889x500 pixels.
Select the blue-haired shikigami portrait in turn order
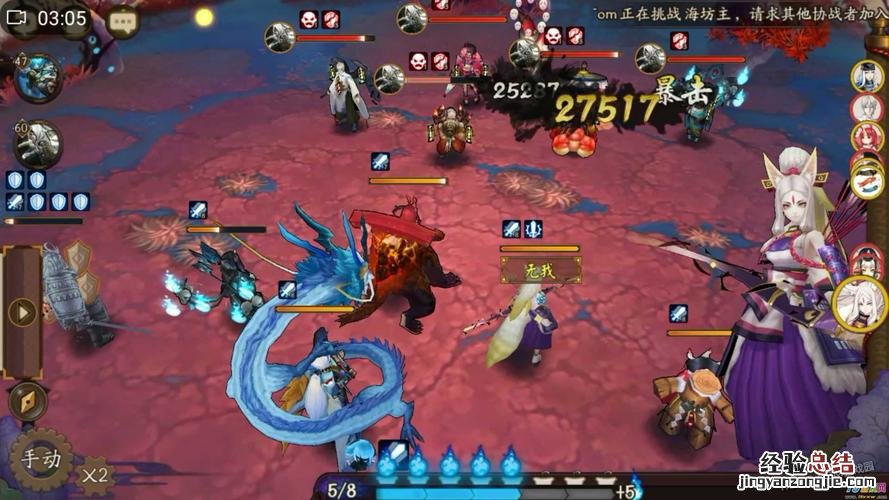point(866,76)
